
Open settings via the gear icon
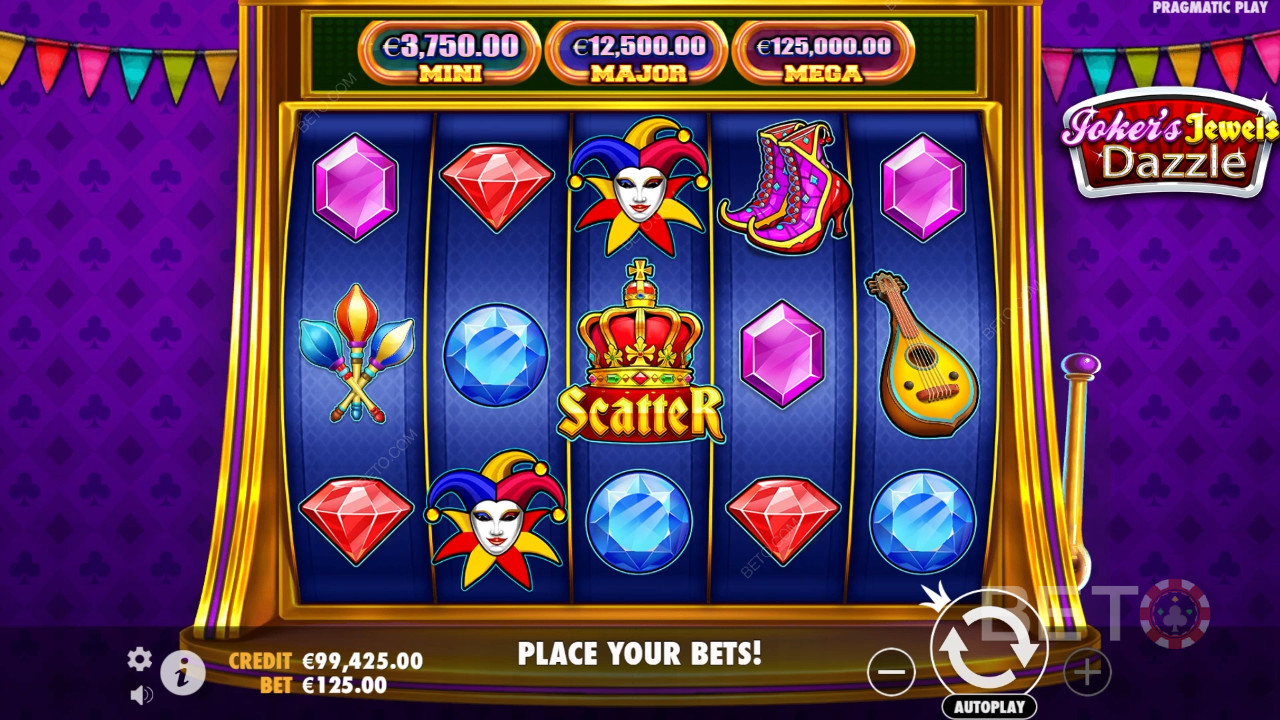pyautogui.click(x=140, y=658)
